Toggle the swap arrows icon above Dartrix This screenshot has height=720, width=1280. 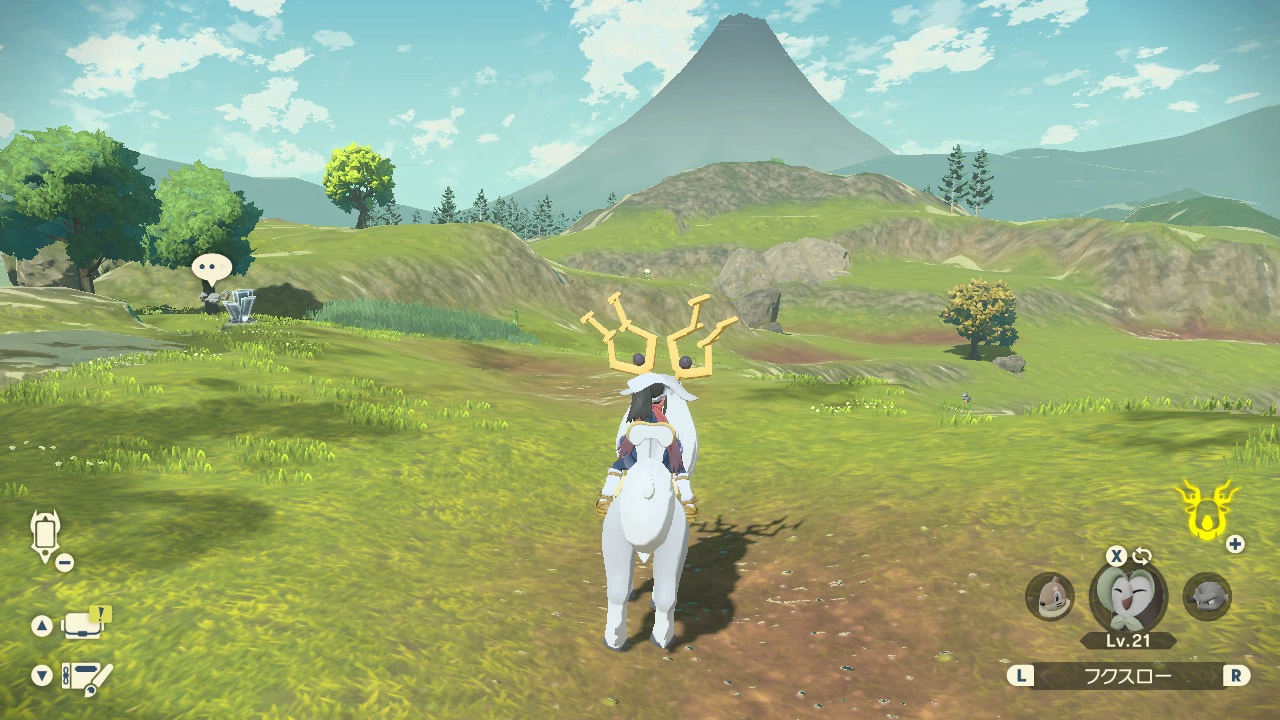[1142, 556]
